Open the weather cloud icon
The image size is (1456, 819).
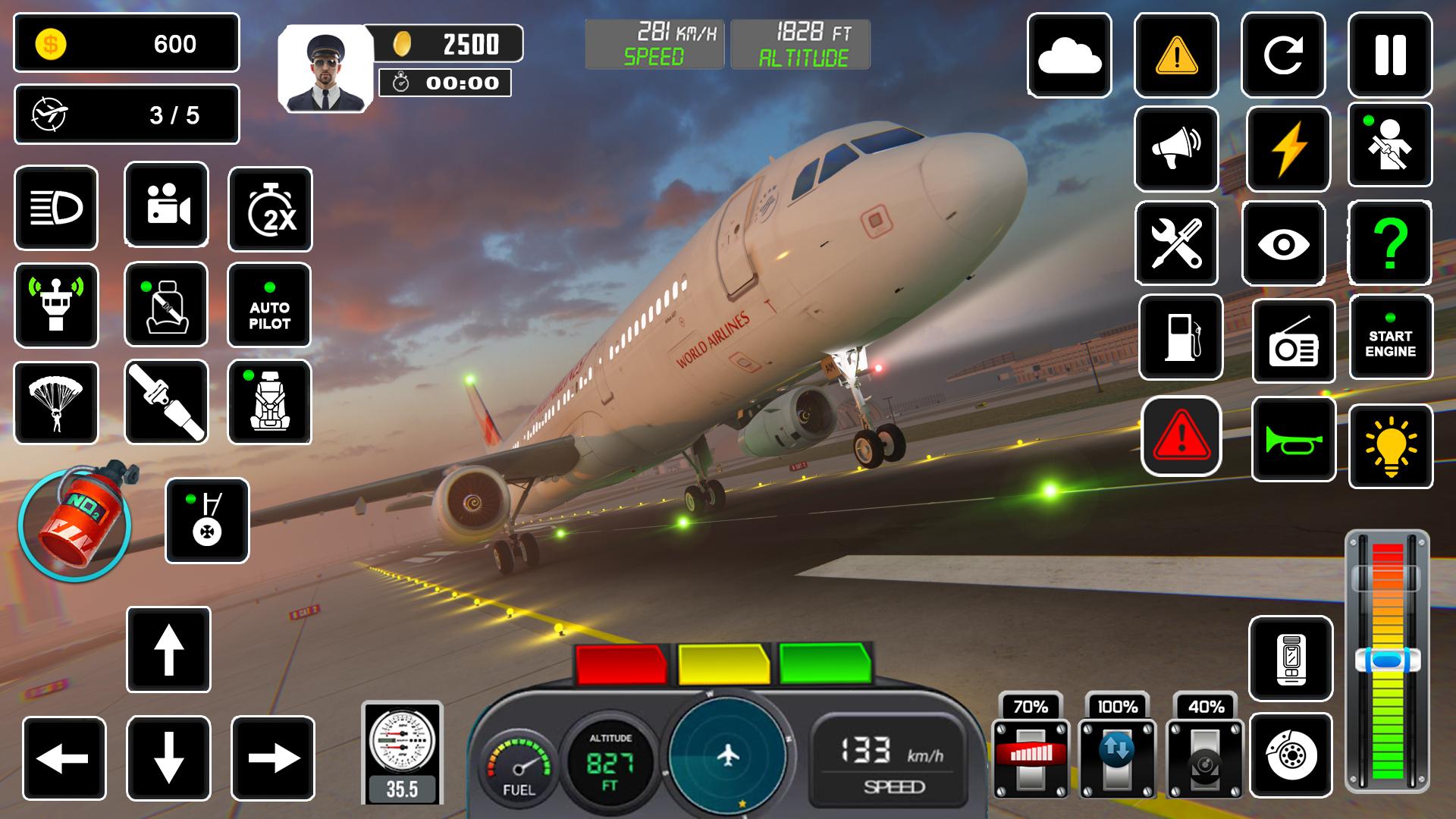coord(1069,56)
